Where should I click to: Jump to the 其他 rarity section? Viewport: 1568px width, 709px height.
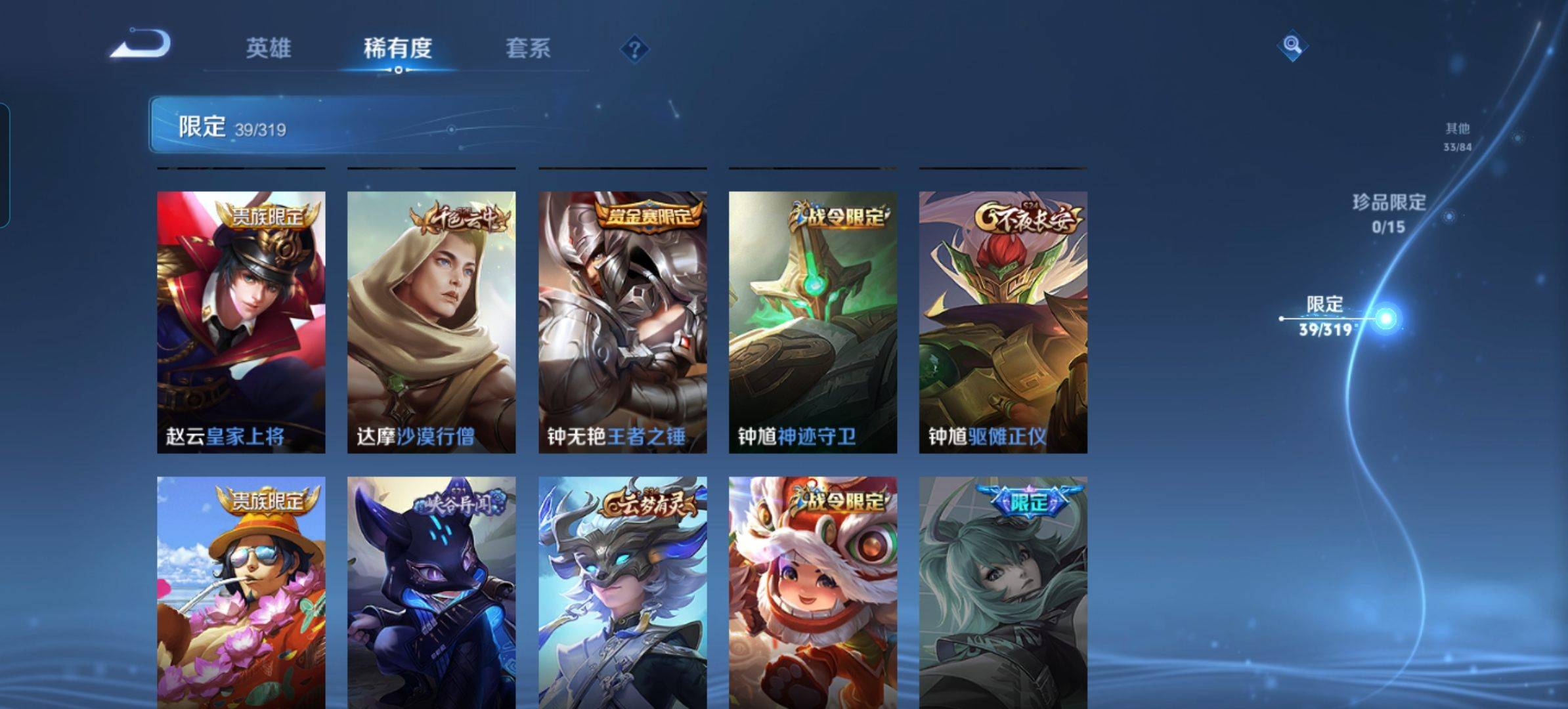pos(1457,137)
